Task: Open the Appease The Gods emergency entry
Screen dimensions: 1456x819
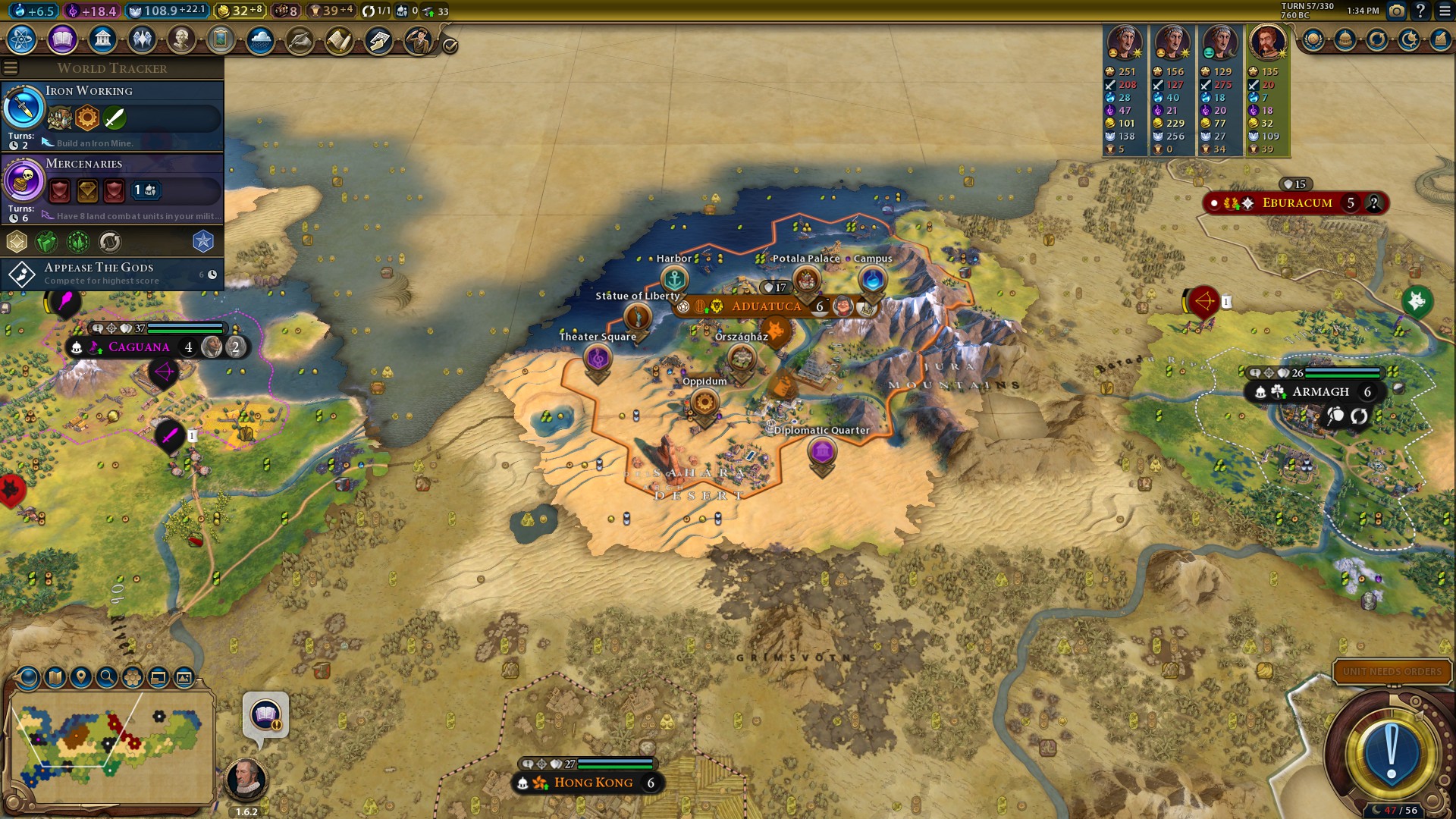Action: pyautogui.click(x=112, y=274)
